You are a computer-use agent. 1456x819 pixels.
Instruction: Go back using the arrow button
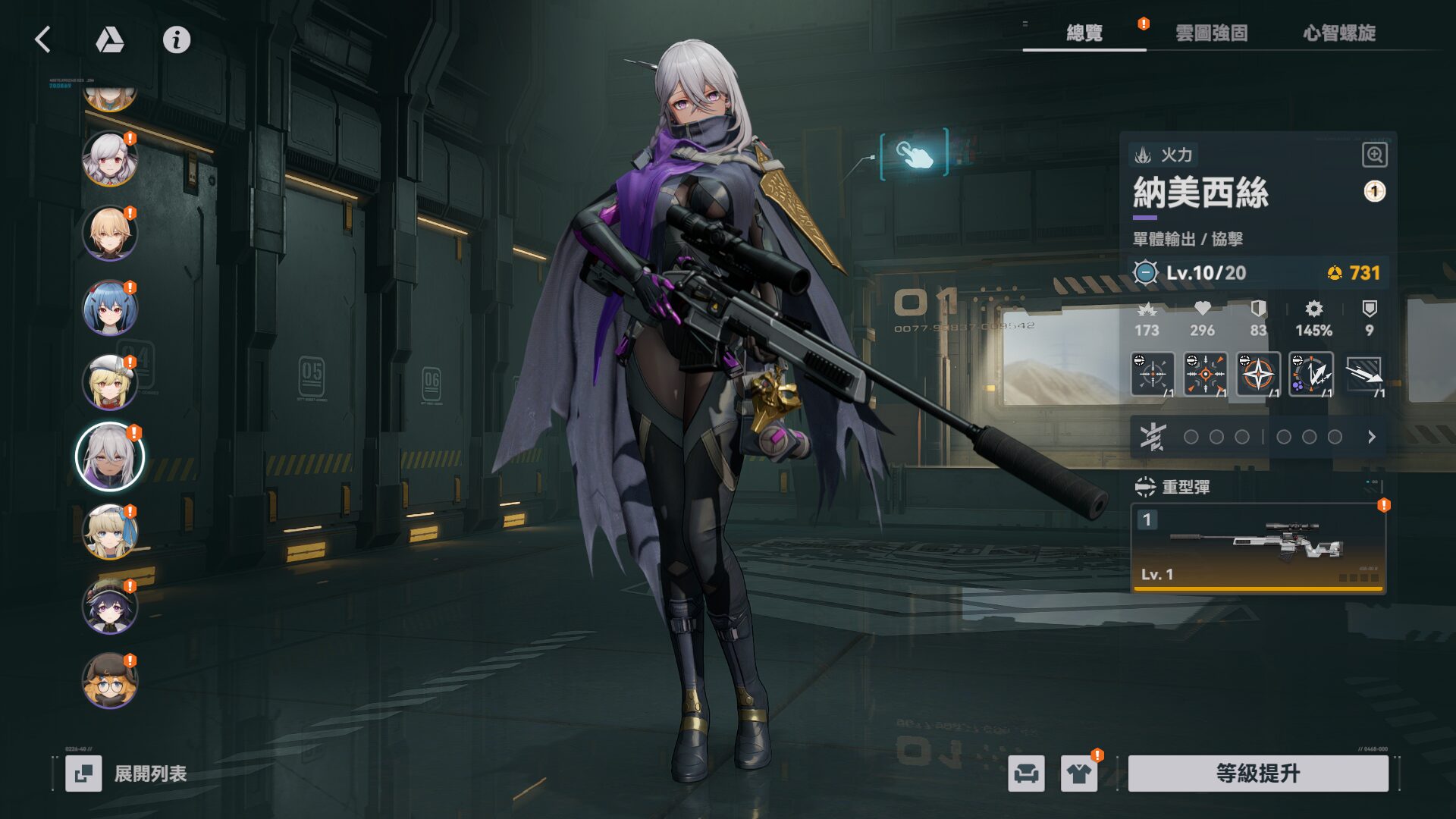point(43,39)
